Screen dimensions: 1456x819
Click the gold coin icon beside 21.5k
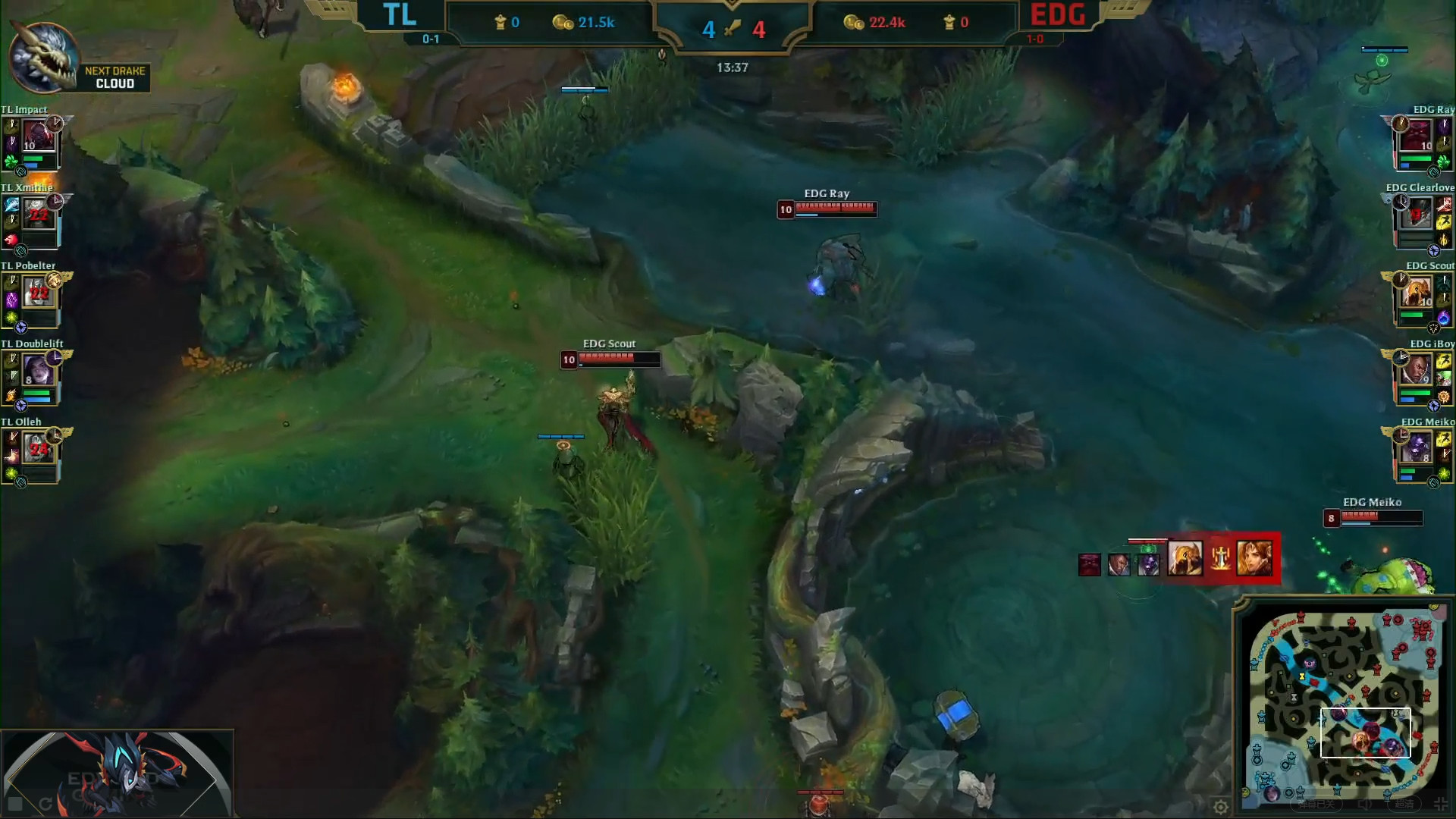tap(564, 22)
